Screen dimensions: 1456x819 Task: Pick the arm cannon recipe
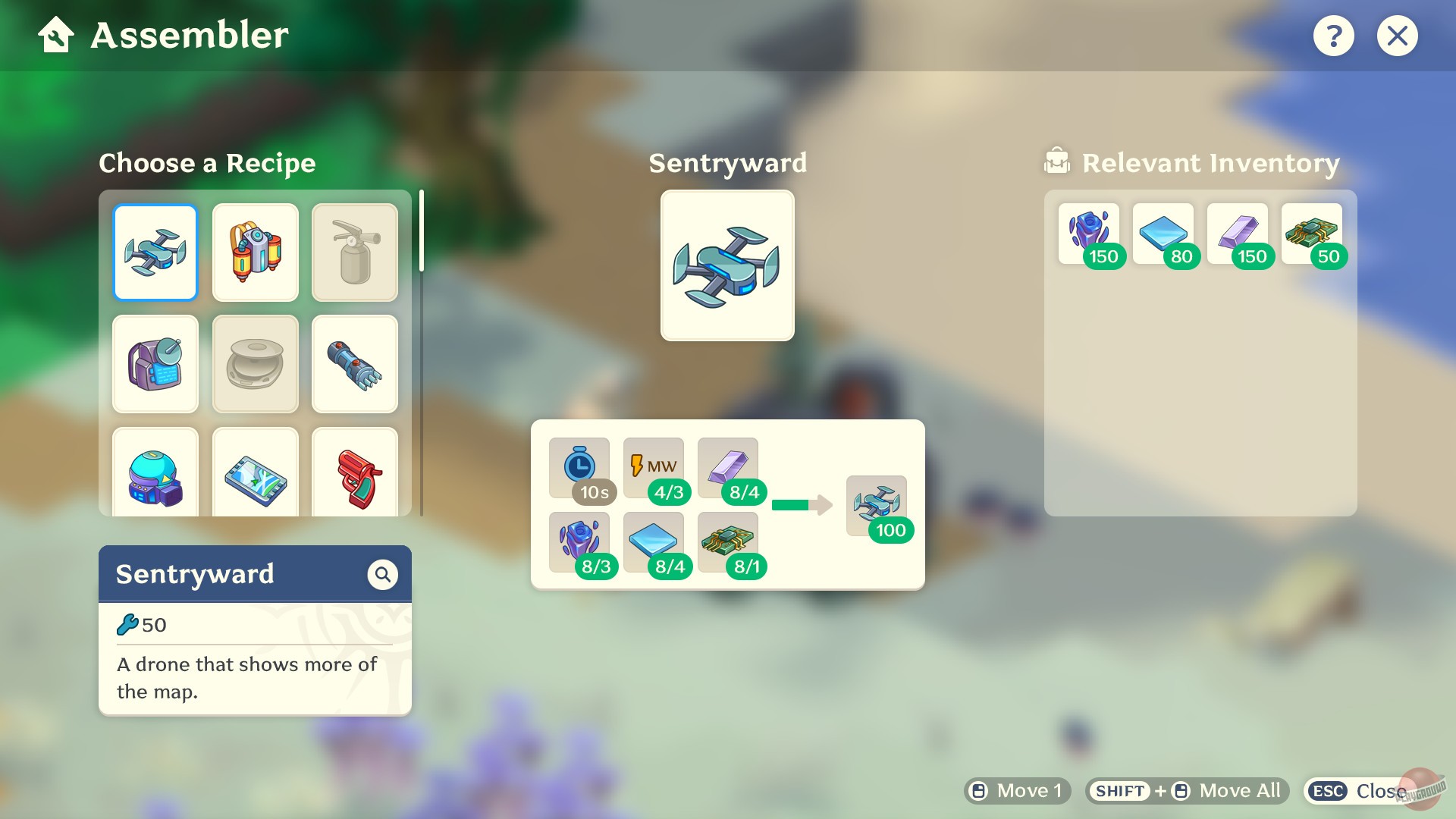click(354, 364)
